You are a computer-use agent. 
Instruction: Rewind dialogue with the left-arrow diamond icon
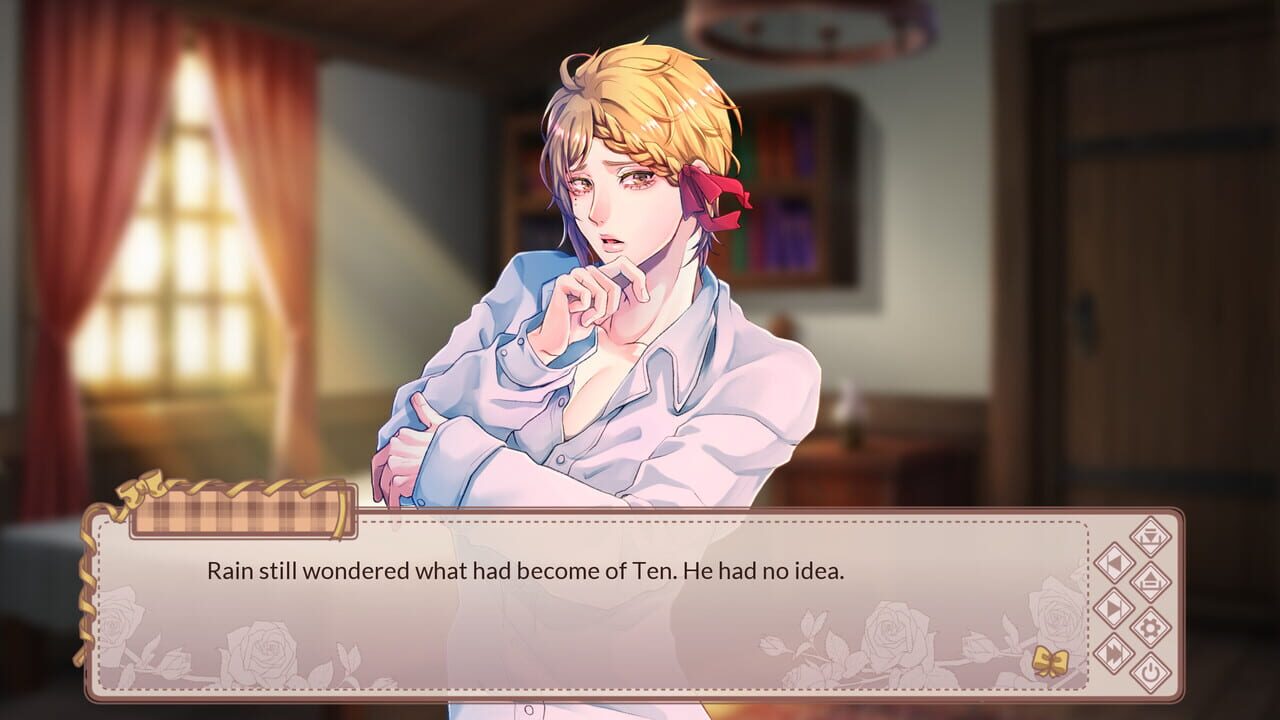pyautogui.click(x=1116, y=562)
